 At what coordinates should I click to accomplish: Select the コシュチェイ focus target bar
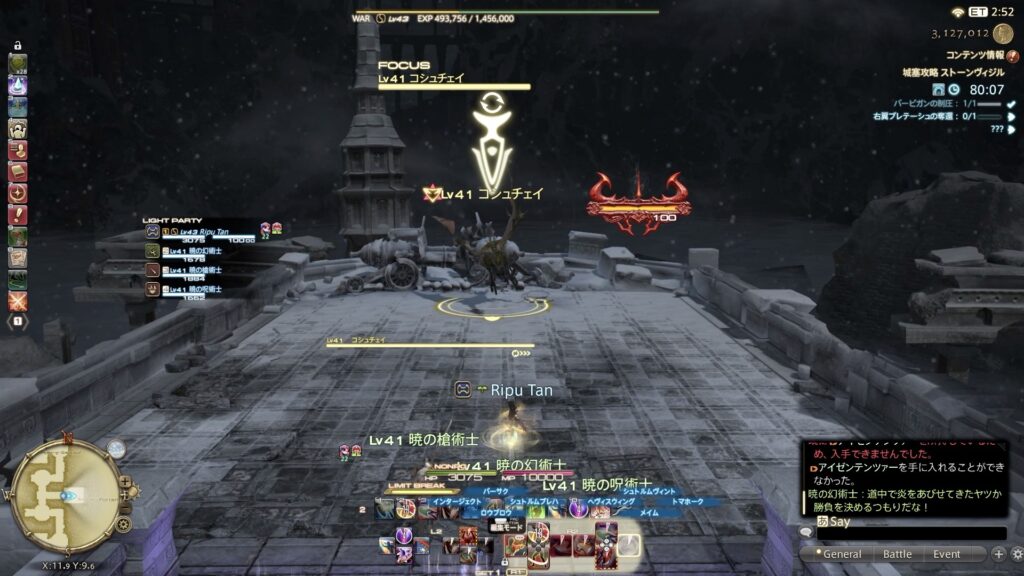click(x=454, y=82)
